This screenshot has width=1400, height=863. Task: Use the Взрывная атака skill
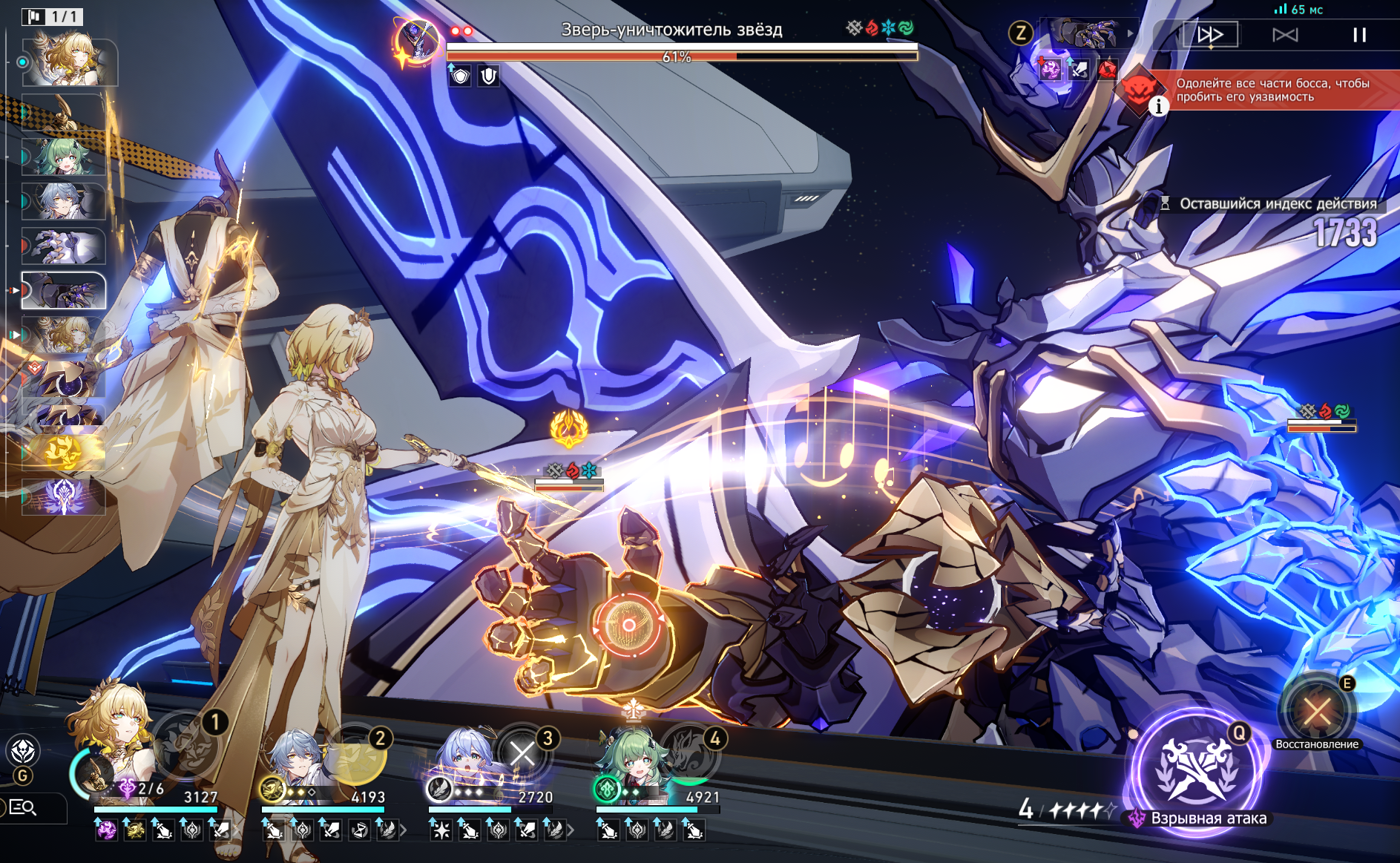tap(1197, 769)
